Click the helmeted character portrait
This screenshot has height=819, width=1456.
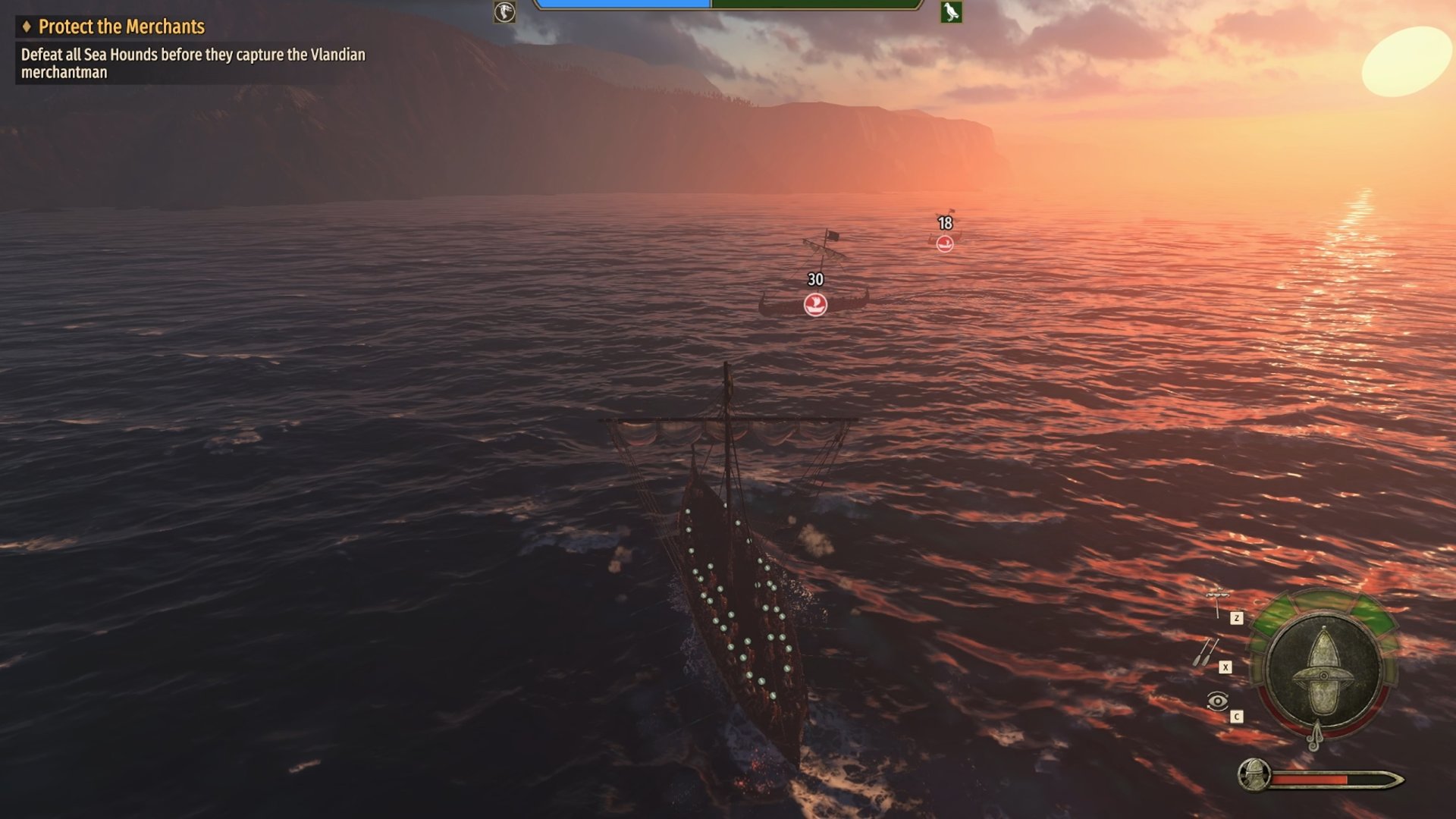[x=1254, y=775]
